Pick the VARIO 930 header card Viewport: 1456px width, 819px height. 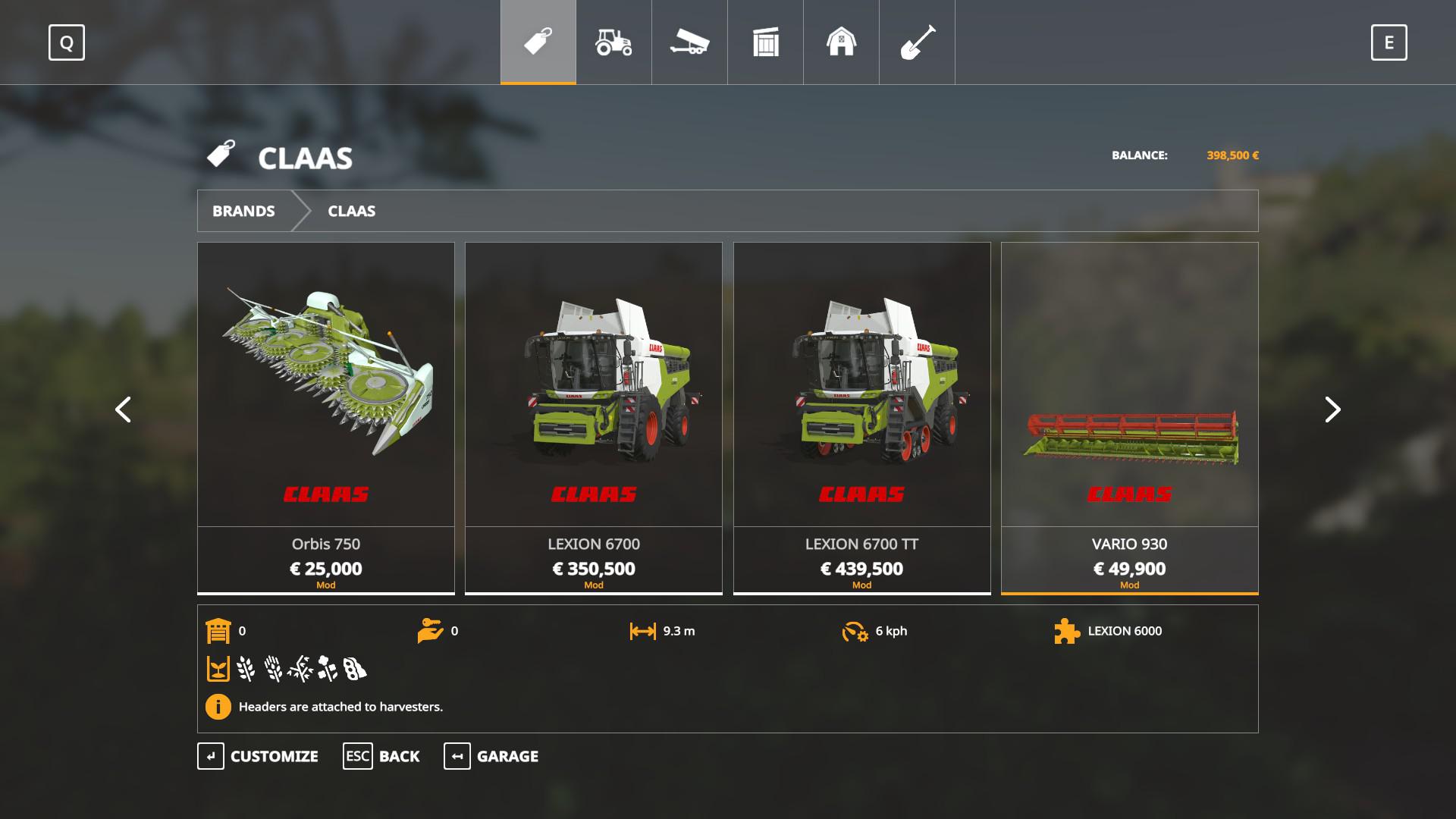[1129, 417]
